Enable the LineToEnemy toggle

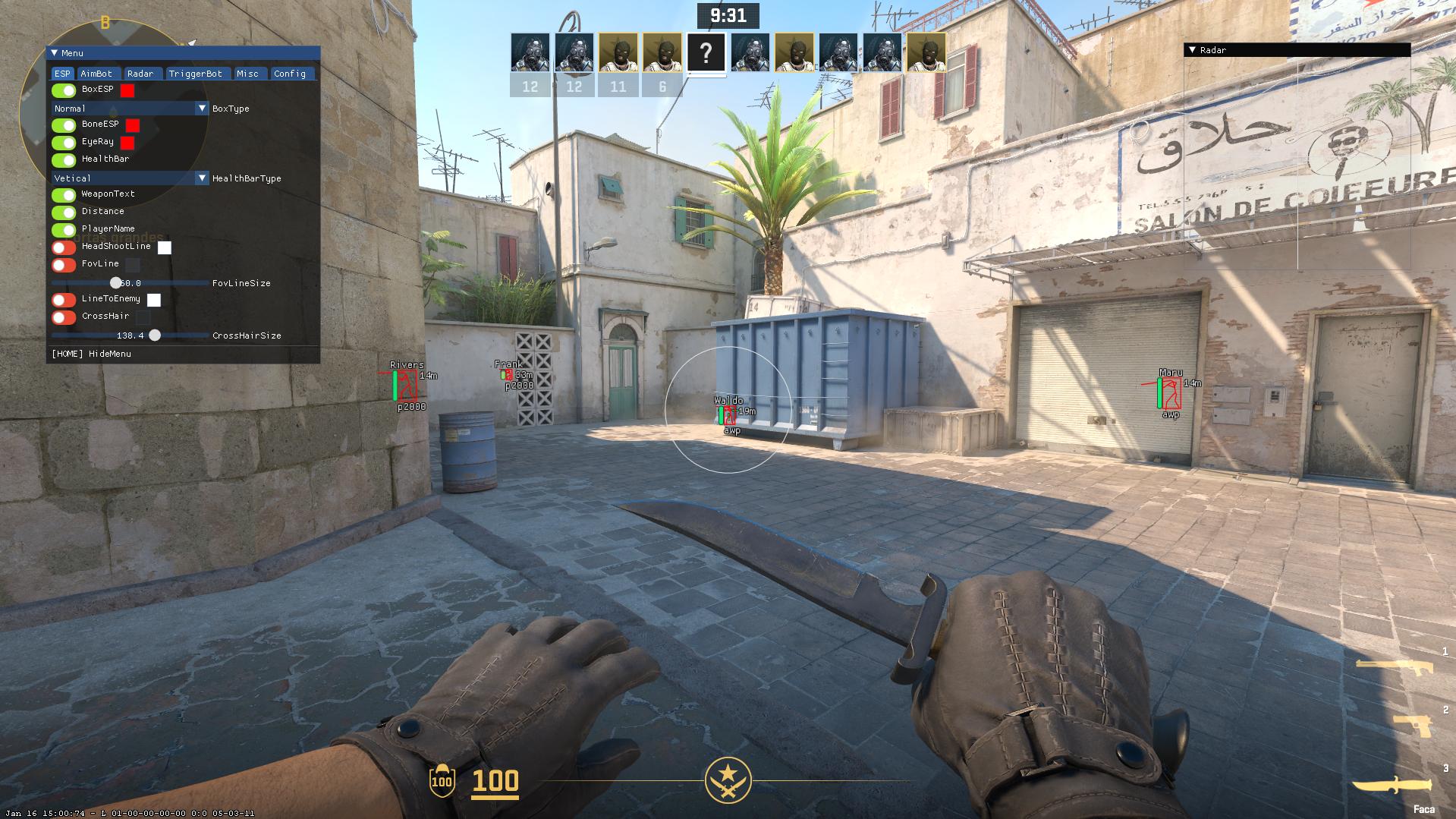coord(62,299)
